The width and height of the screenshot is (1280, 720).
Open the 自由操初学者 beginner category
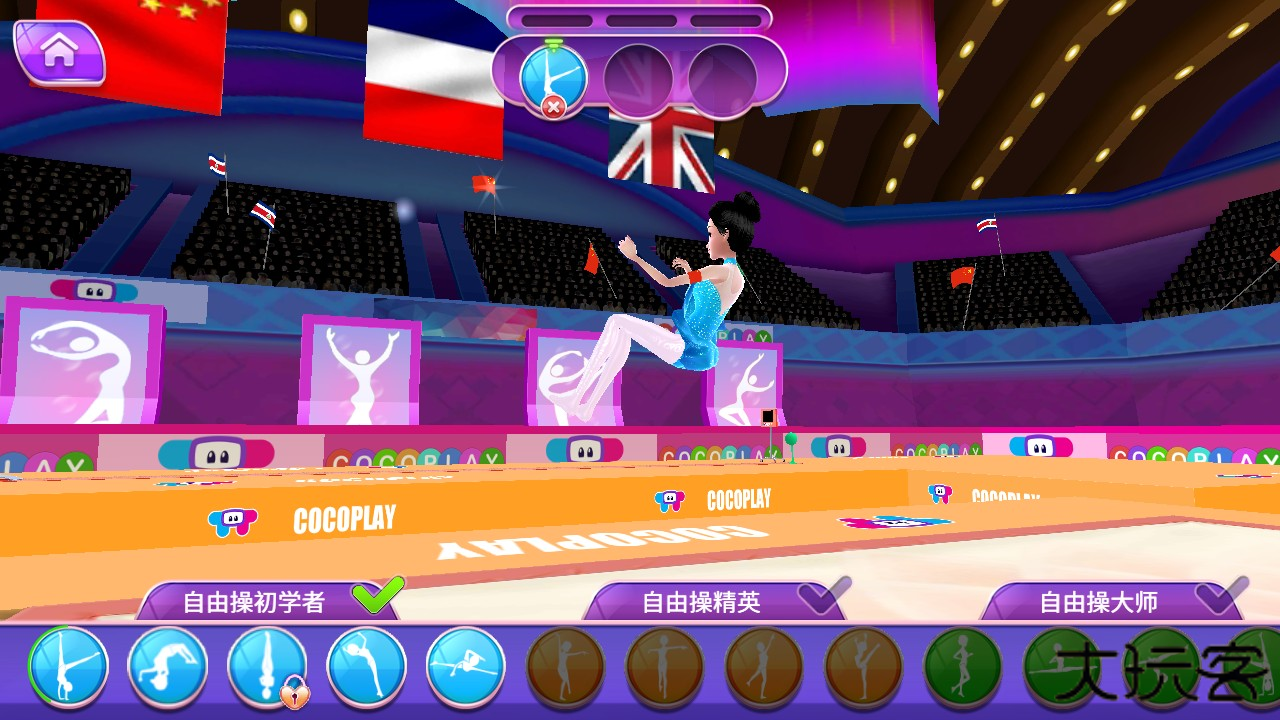pos(254,602)
